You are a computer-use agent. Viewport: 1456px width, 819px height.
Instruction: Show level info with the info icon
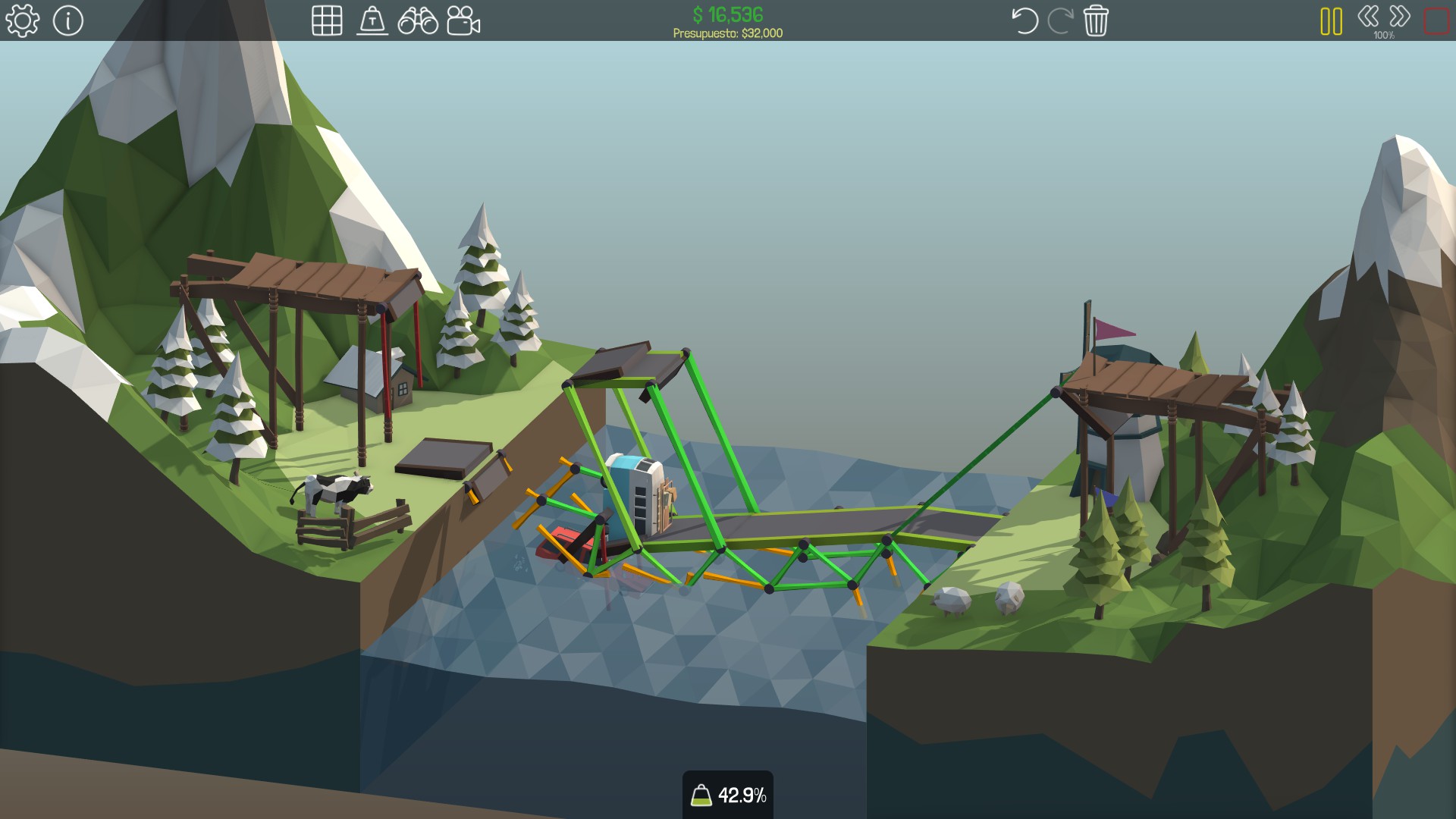[x=68, y=20]
